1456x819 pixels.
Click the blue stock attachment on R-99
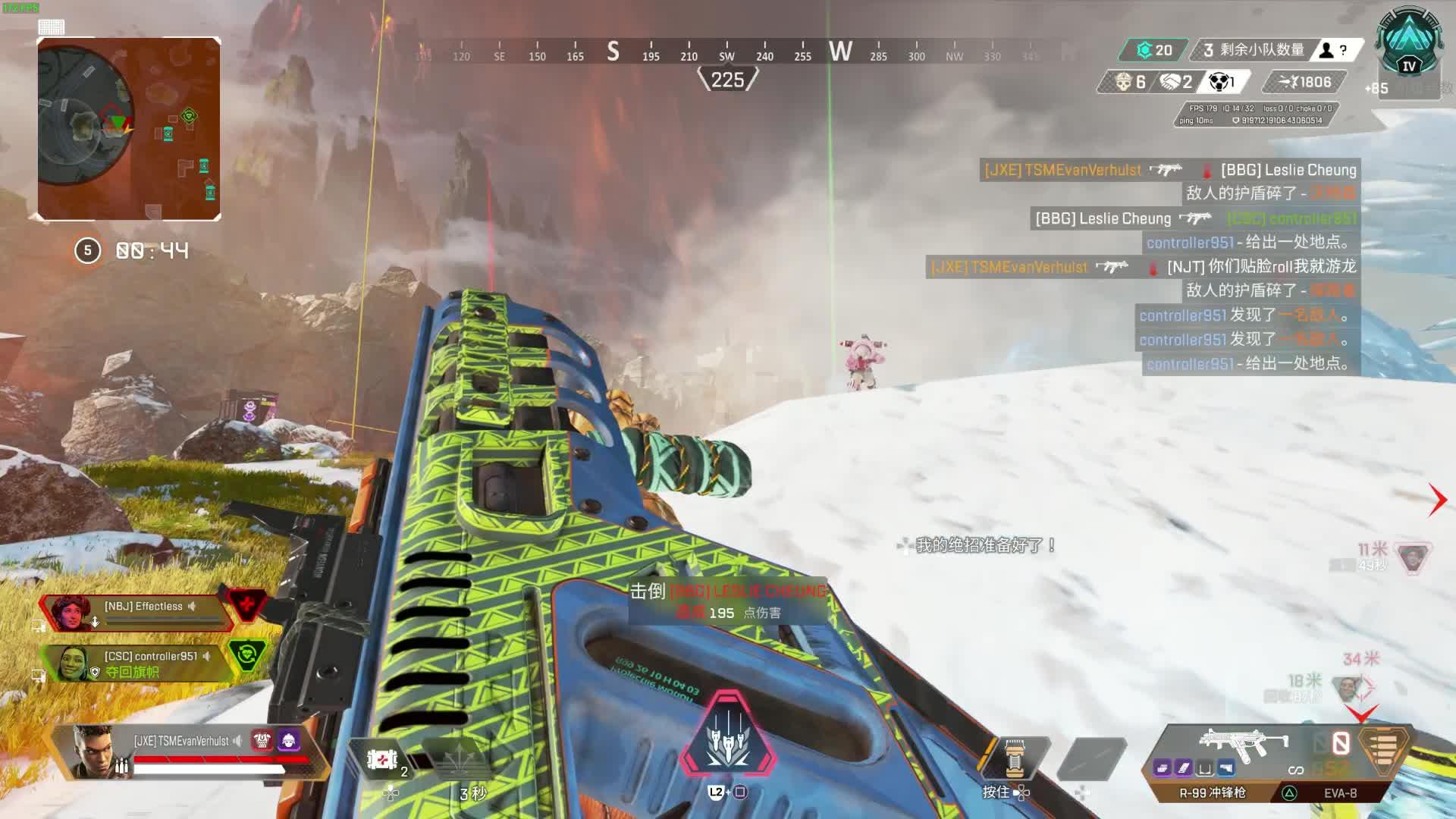tap(1225, 768)
